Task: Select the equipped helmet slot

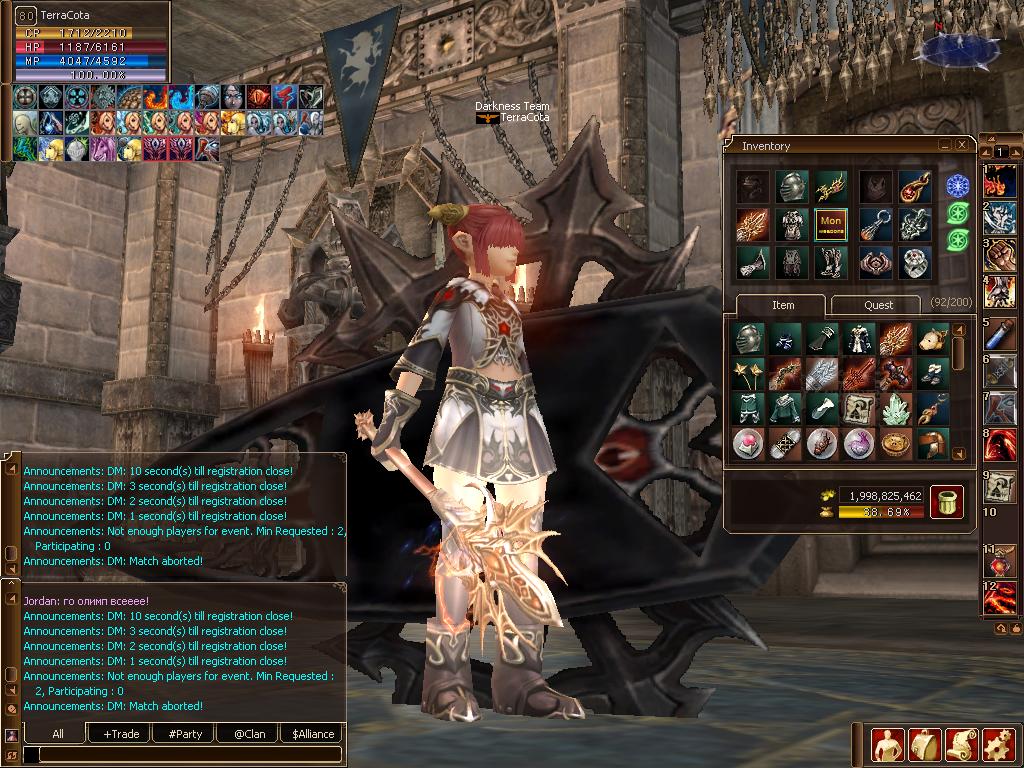Action: (x=792, y=187)
